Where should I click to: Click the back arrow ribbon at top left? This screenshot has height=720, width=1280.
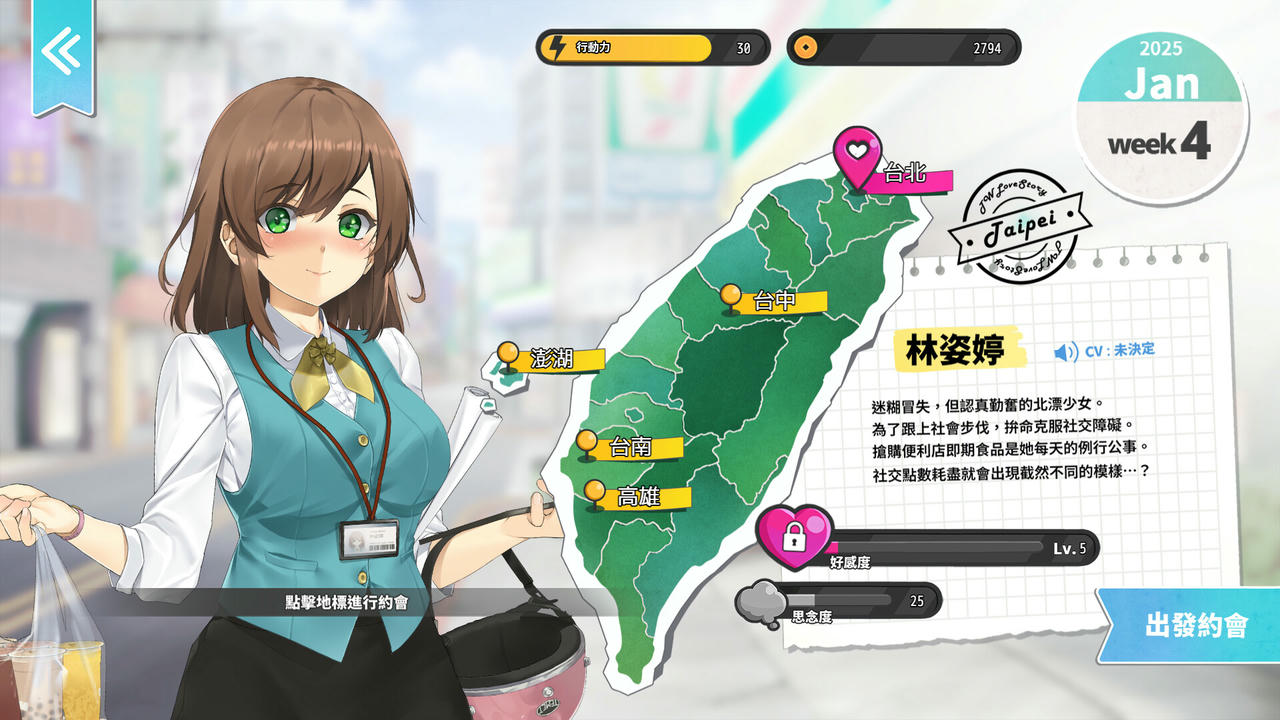[62, 50]
